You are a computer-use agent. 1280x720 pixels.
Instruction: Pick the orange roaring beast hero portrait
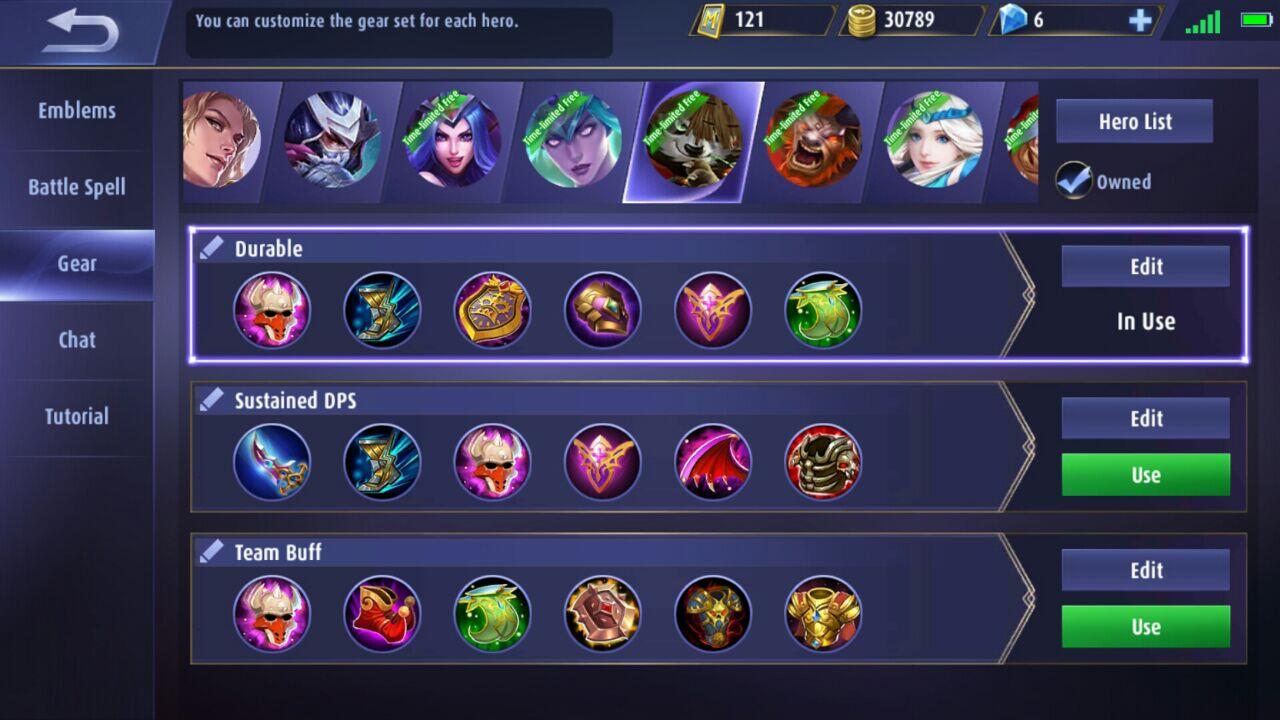click(x=813, y=139)
